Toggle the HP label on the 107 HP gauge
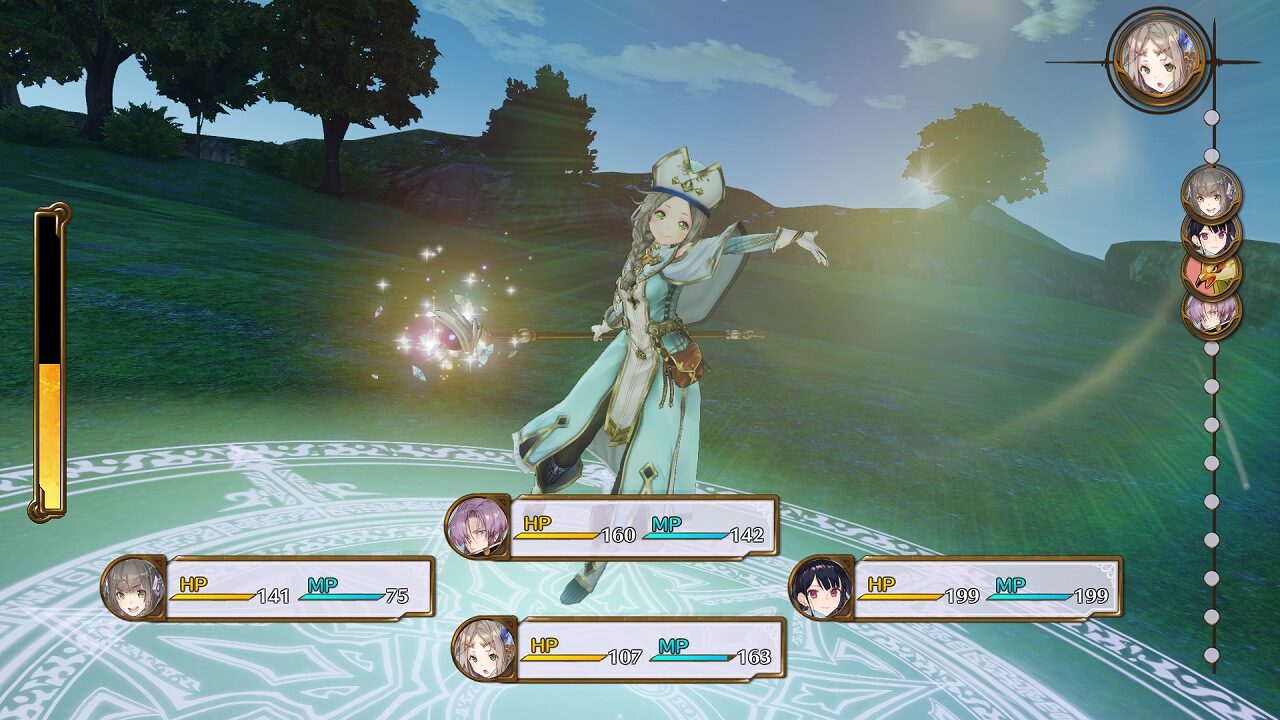Screen dimensions: 1280x720 (x=545, y=646)
